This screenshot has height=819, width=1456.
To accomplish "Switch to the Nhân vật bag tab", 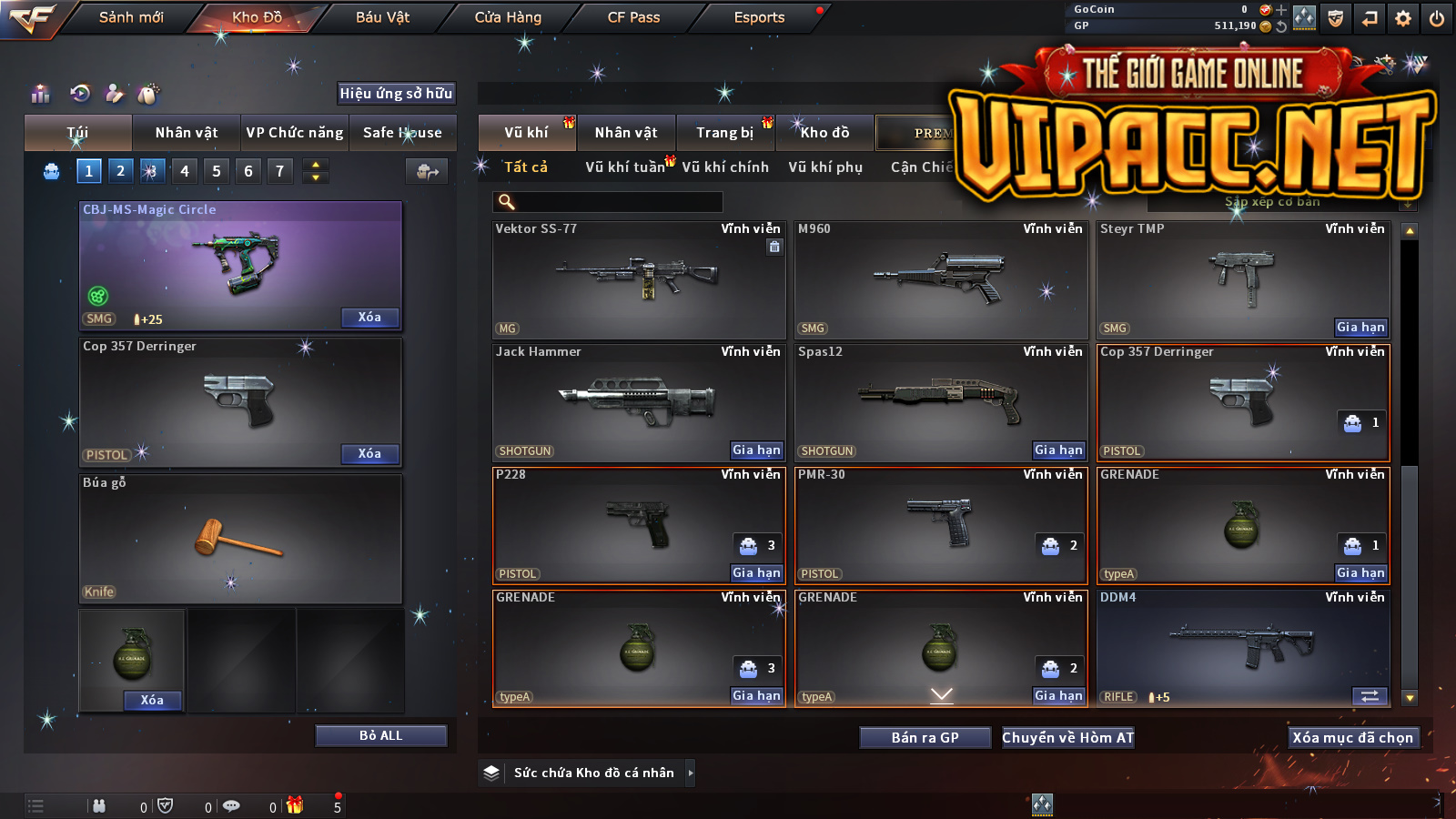I will (186, 133).
